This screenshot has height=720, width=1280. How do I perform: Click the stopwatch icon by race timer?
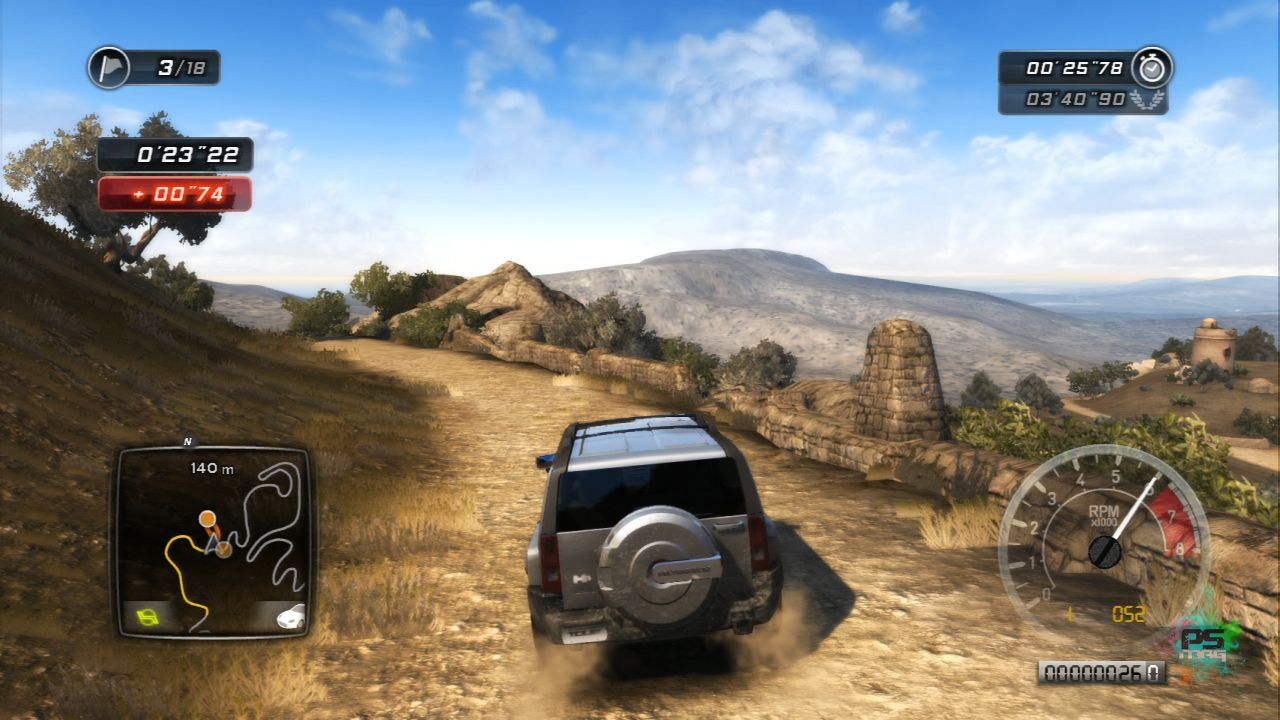(1153, 67)
